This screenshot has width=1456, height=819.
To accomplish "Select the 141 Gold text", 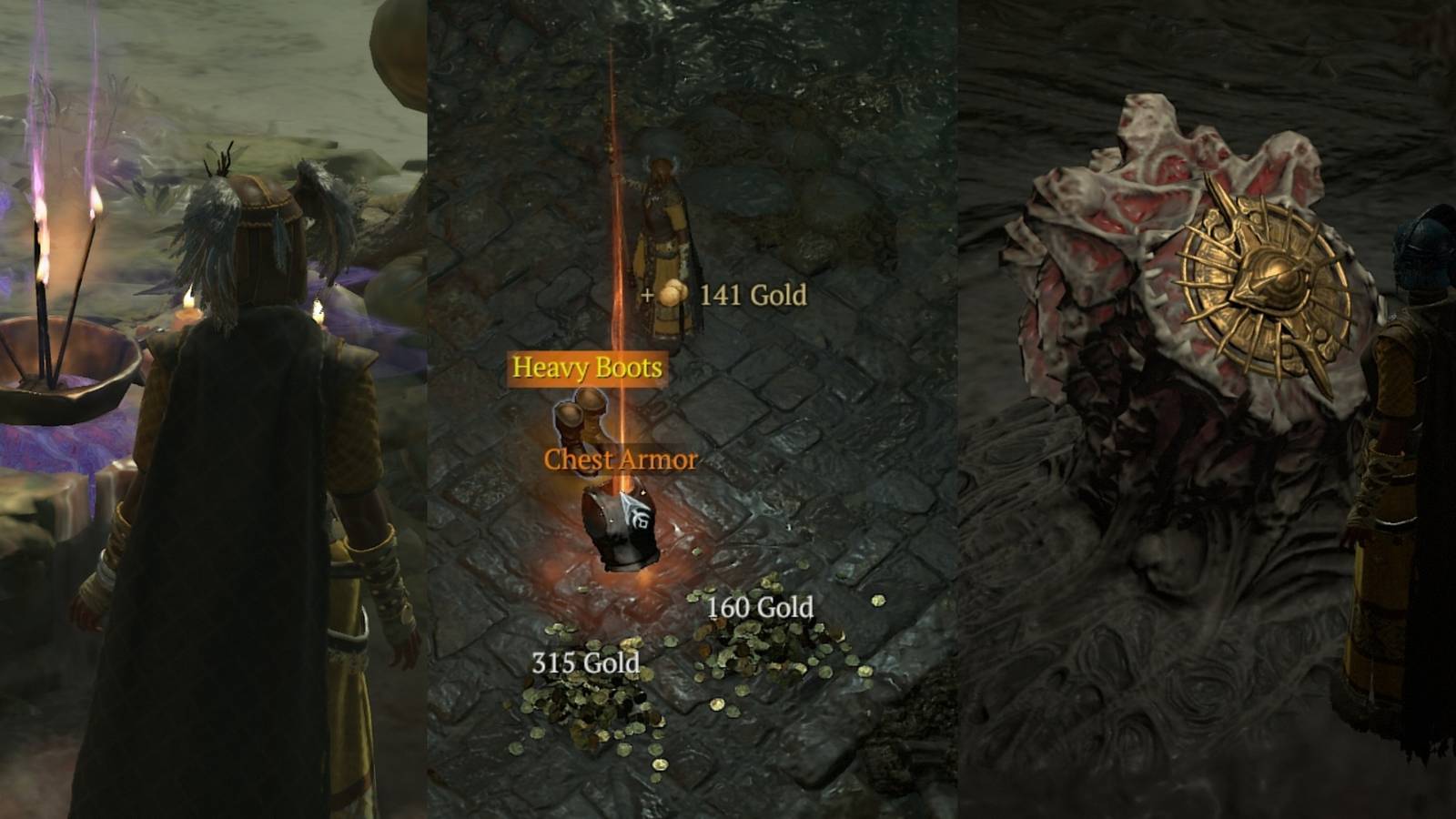I will (x=752, y=293).
